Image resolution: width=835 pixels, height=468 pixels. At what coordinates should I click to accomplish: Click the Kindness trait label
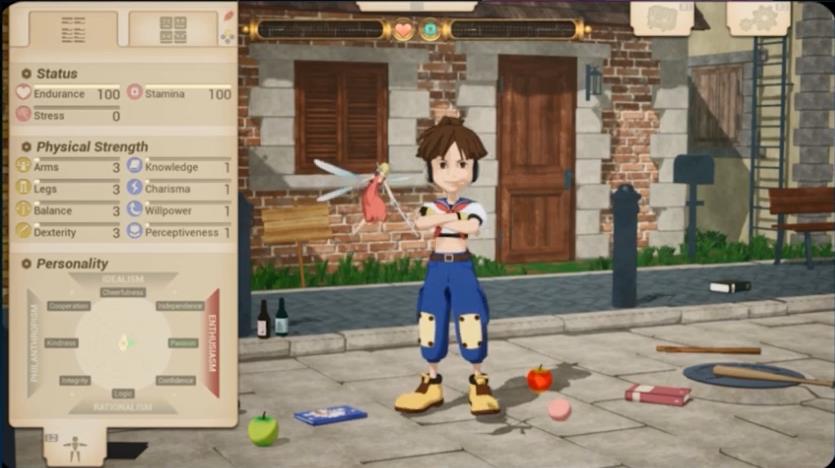coord(62,343)
